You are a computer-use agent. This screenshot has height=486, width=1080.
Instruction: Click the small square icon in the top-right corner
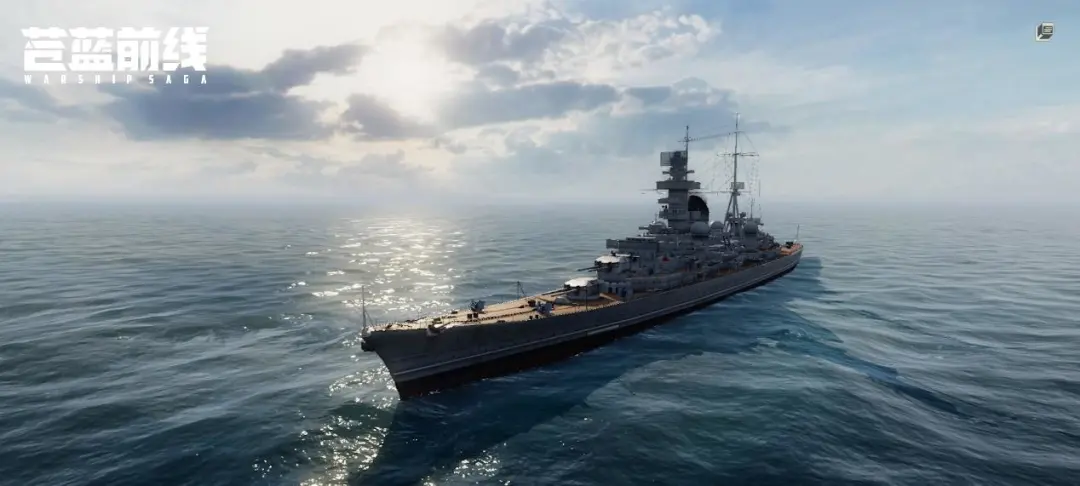(1044, 32)
